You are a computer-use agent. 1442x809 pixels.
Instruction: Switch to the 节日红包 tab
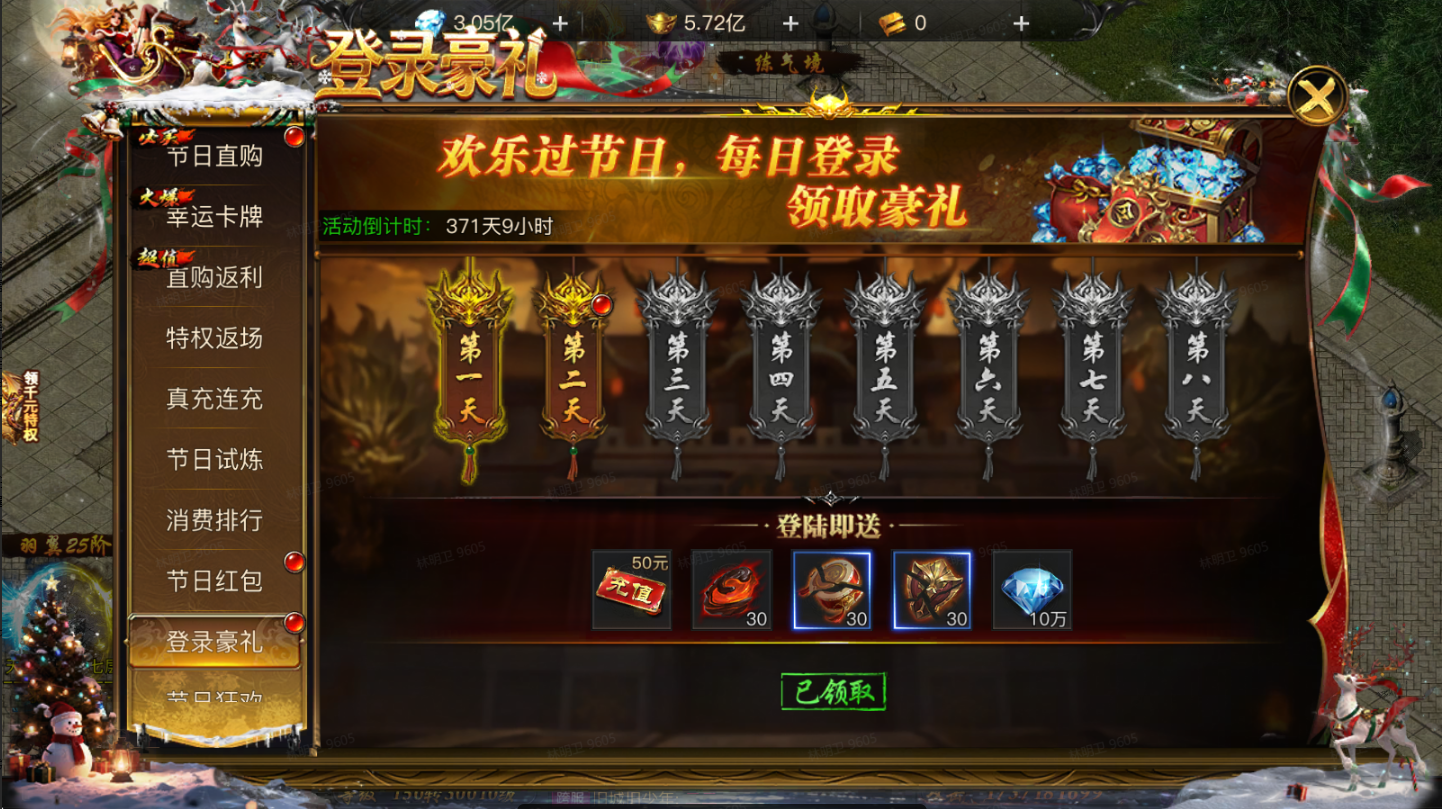214,582
